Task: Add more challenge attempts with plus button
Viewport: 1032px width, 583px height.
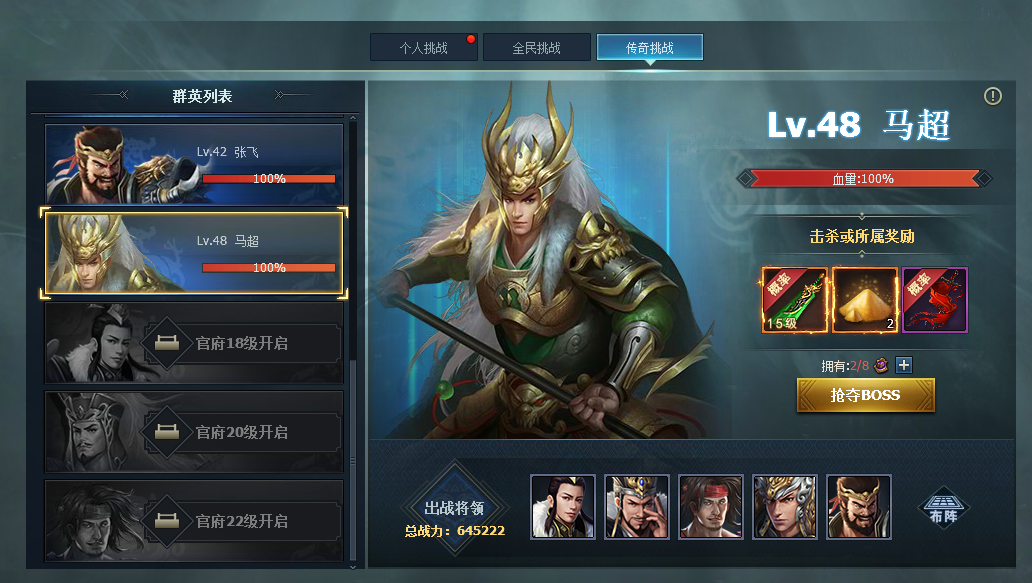Action: 903,365
